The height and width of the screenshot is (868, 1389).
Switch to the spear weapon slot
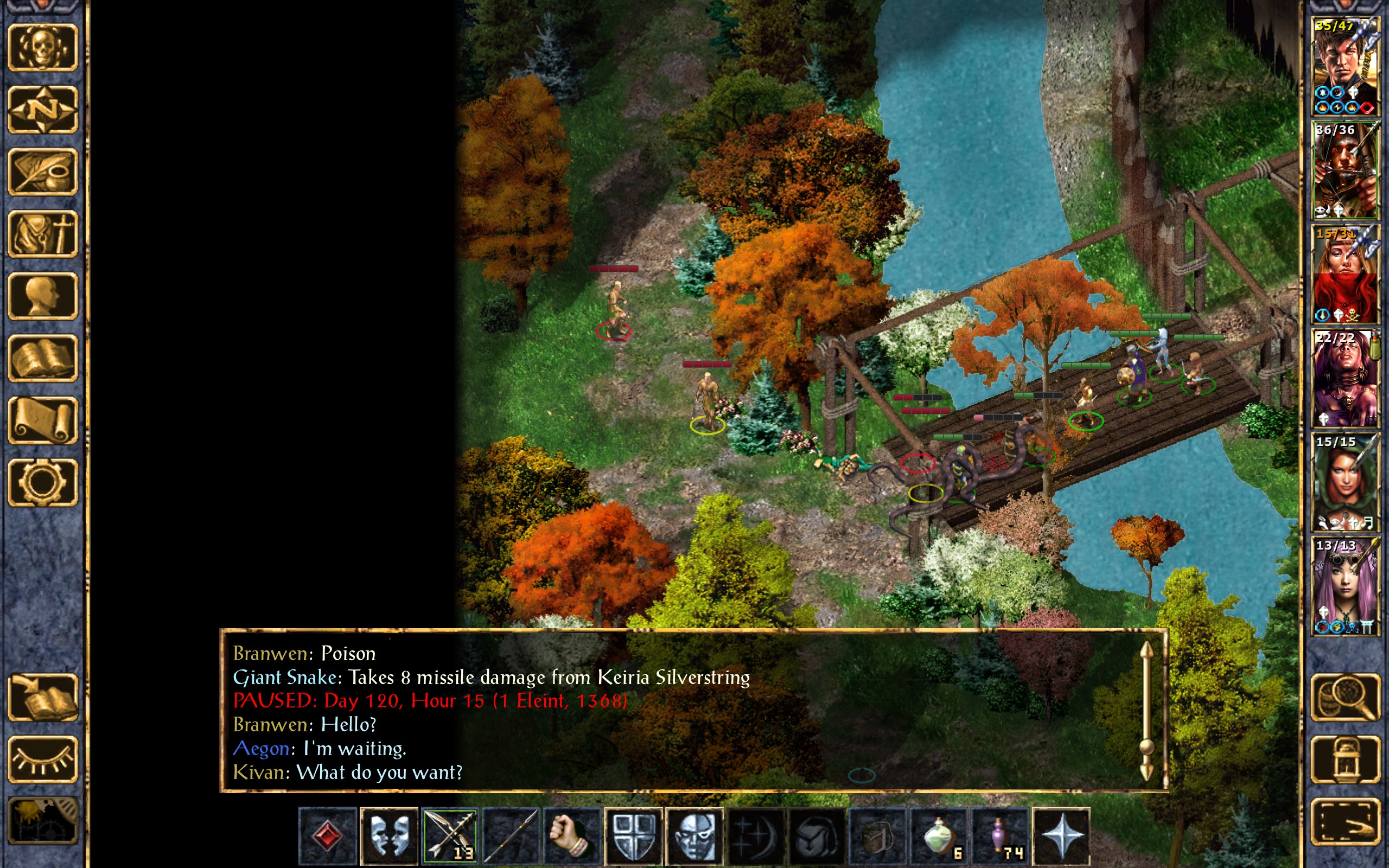coord(511,835)
